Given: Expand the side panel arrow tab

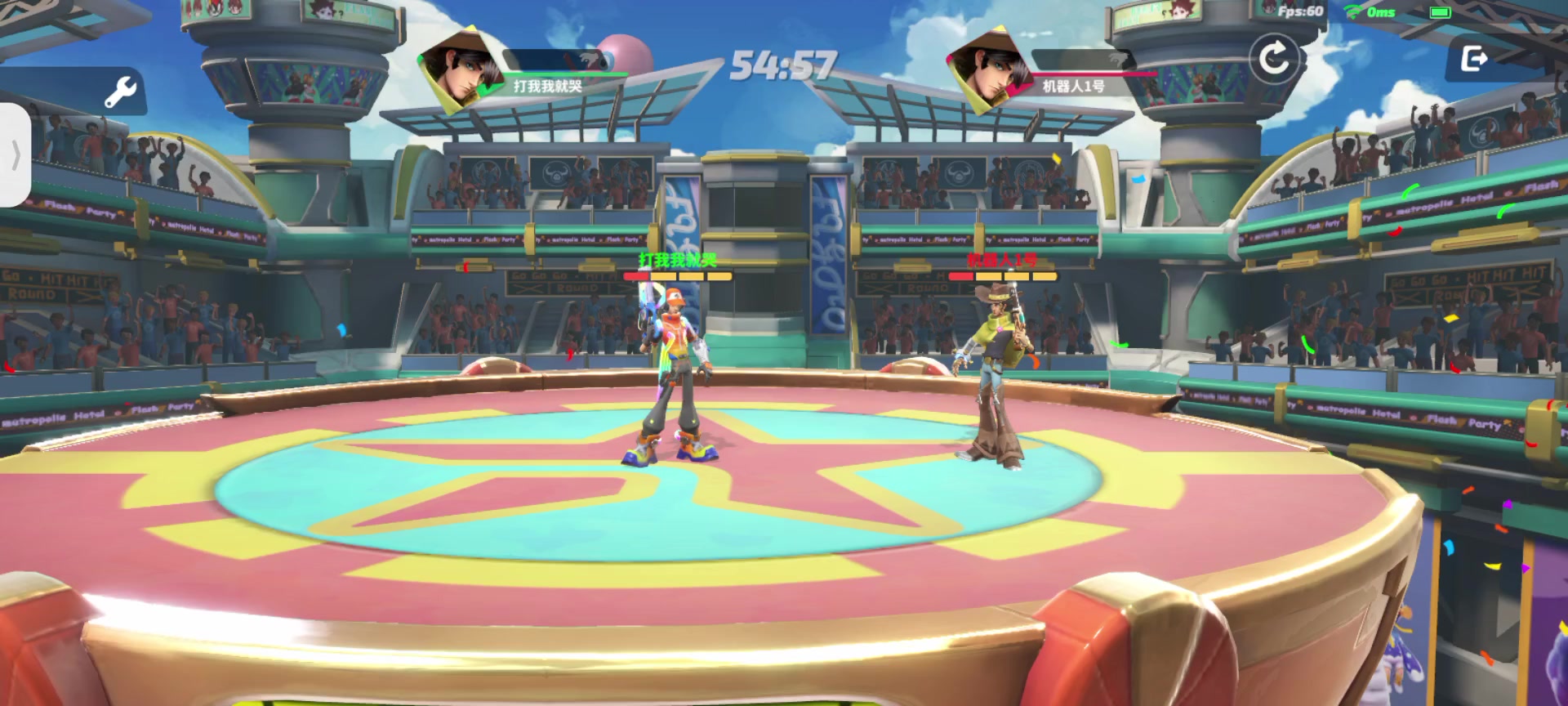Looking at the screenshot, I should point(15,155).
